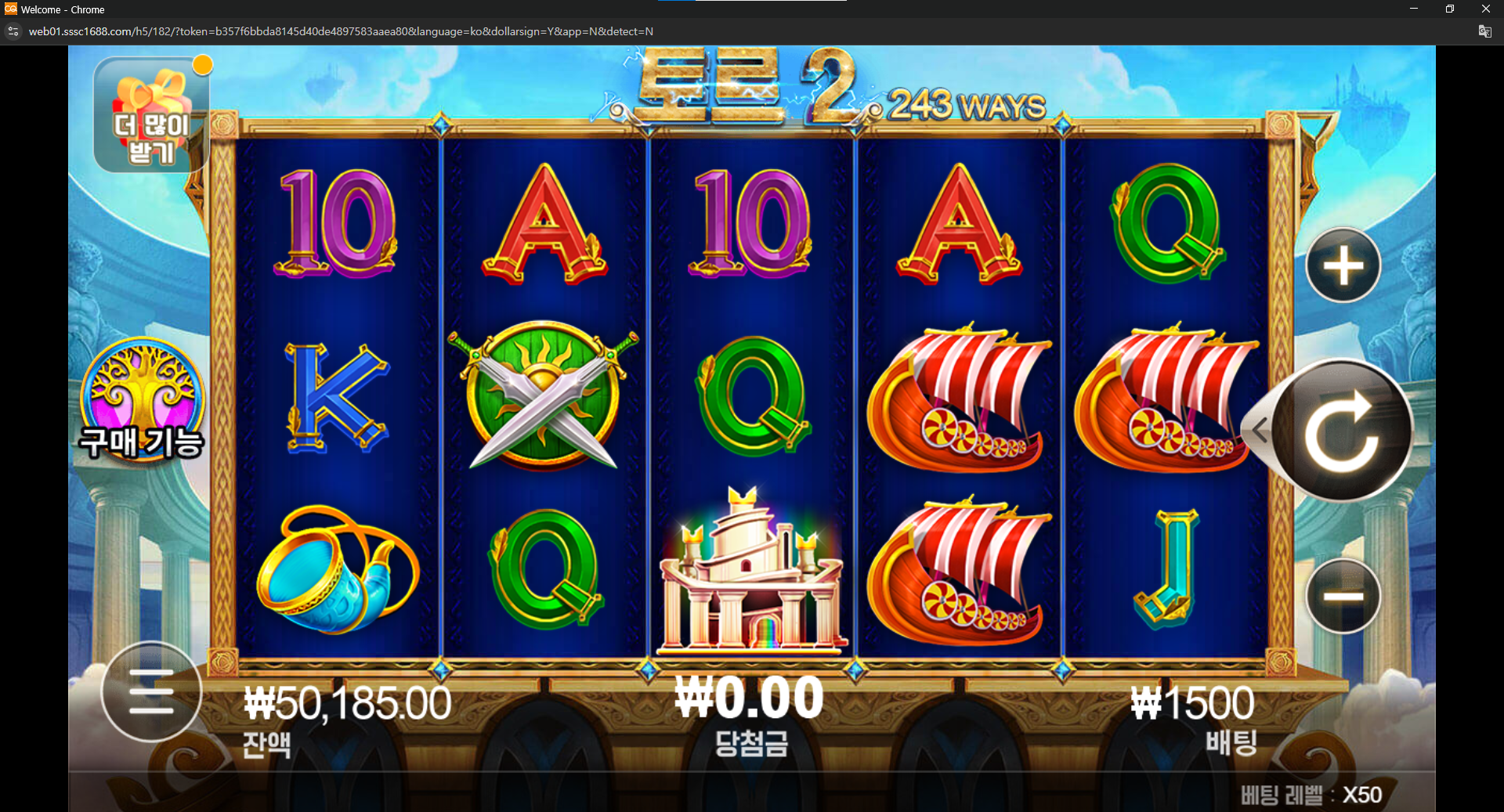
Task: Decrease the bet with the minus button
Action: 1343,597
